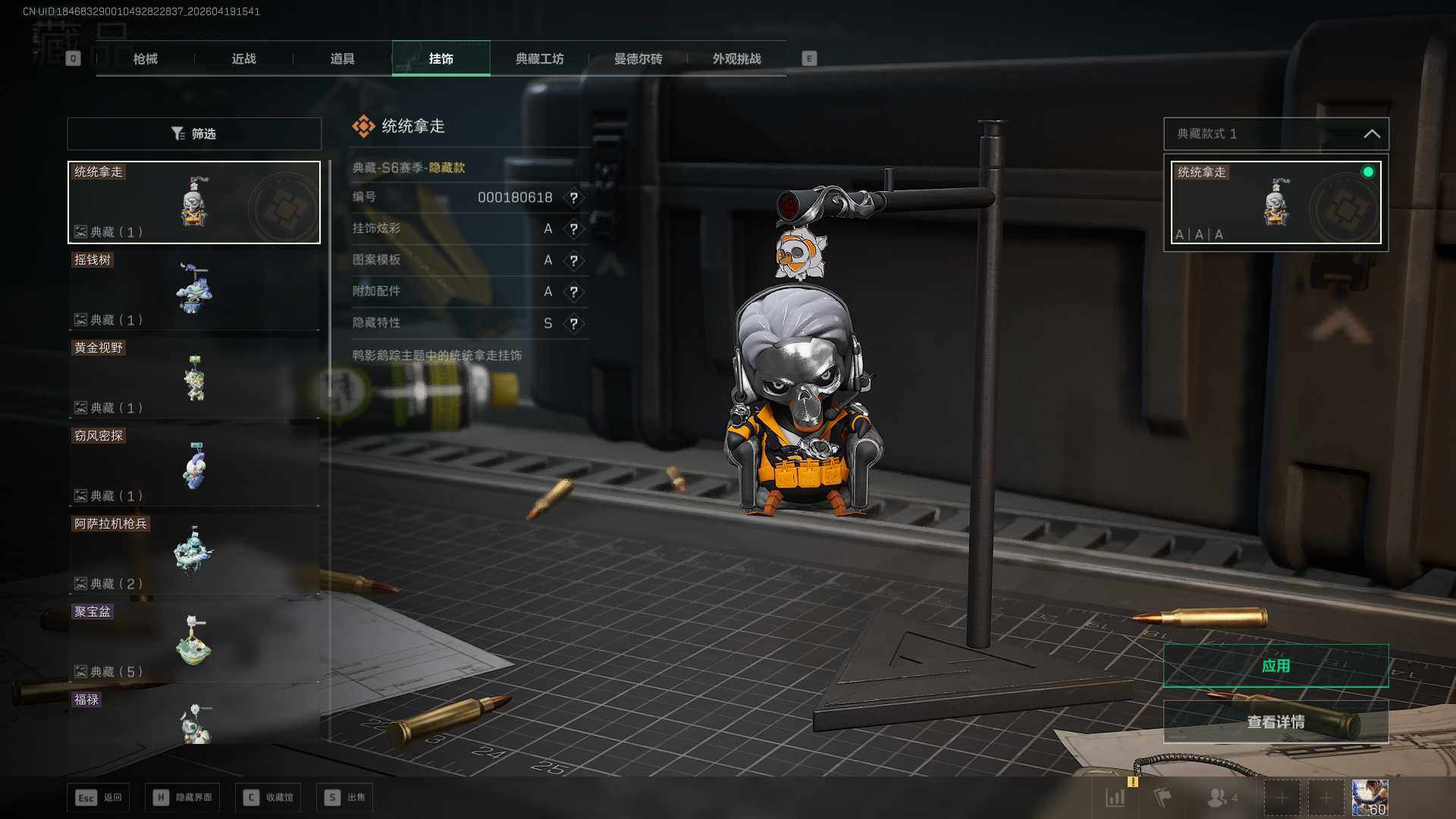Show help for 隐藏特性 rating

coord(574,324)
